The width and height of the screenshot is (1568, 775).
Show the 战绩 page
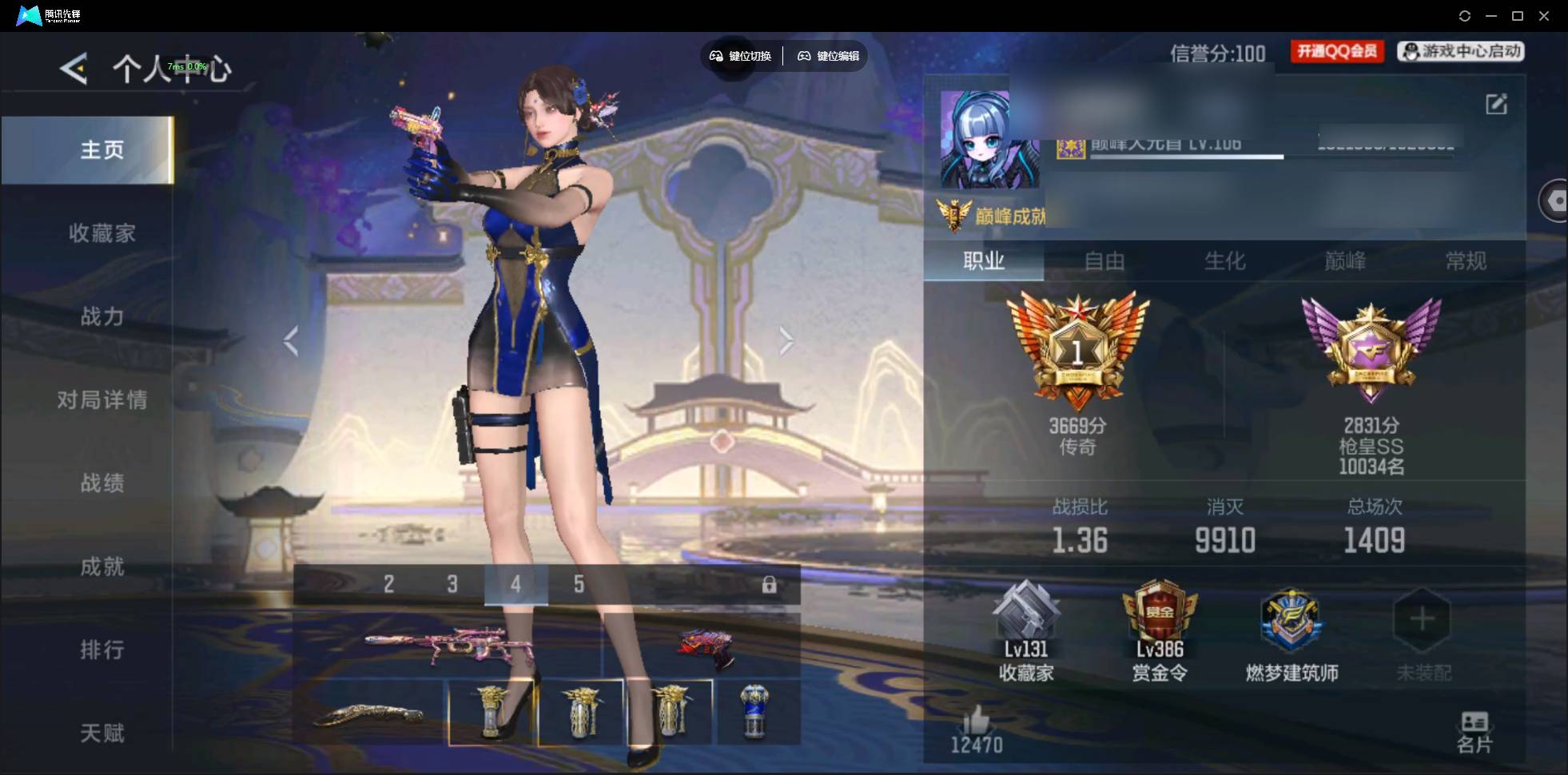click(x=101, y=483)
